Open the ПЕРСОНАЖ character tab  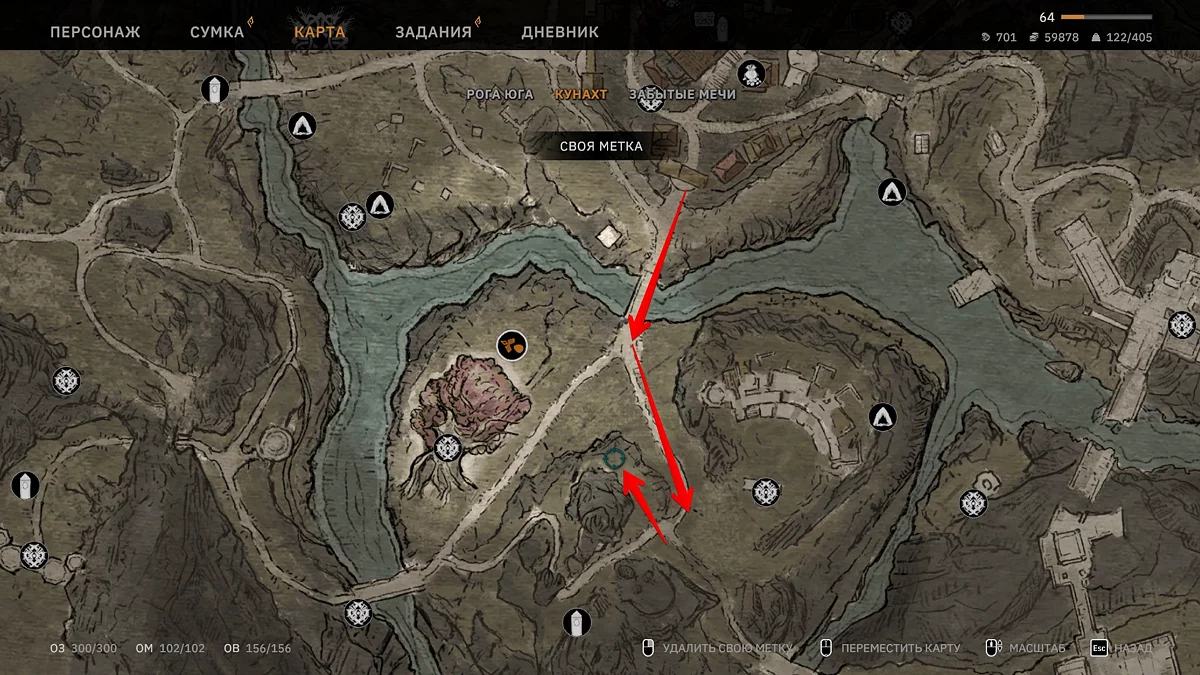click(x=95, y=32)
